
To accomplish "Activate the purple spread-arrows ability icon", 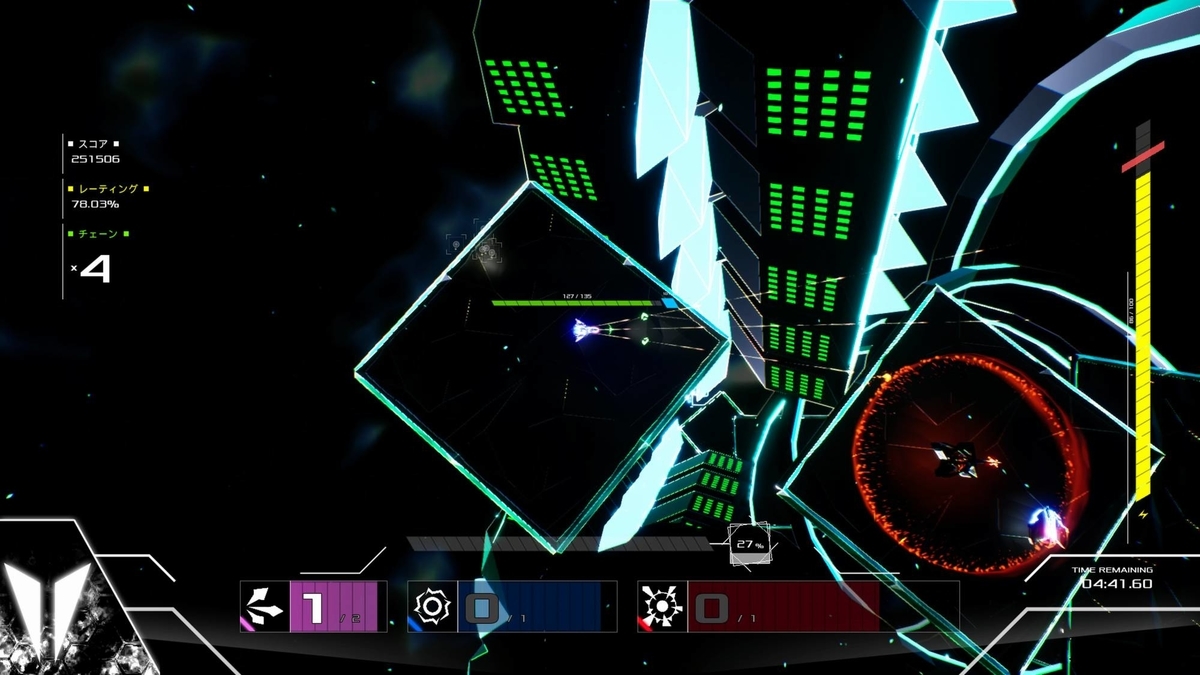I will point(264,606).
